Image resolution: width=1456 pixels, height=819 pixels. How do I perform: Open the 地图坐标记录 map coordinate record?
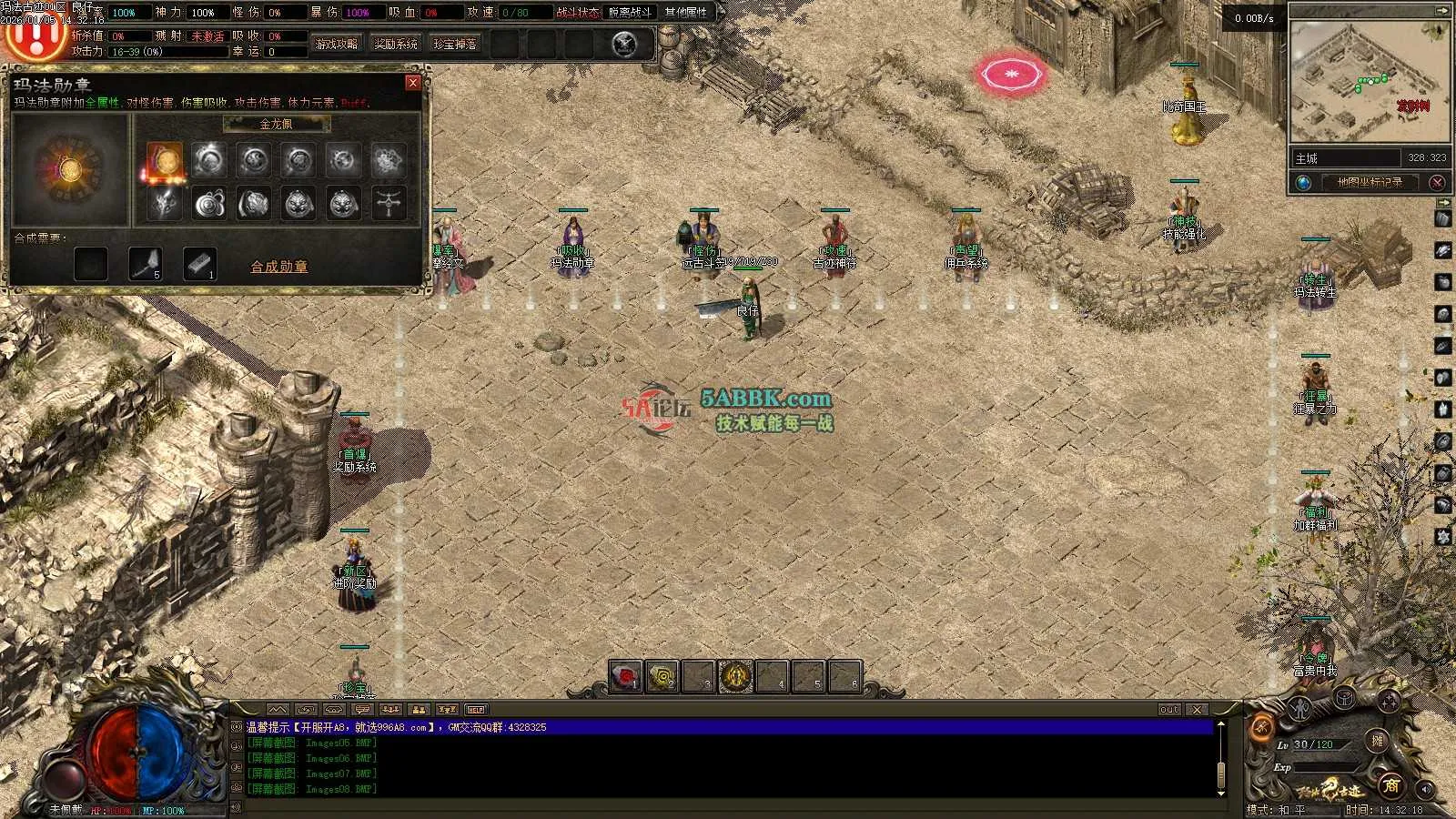click(x=1369, y=182)
